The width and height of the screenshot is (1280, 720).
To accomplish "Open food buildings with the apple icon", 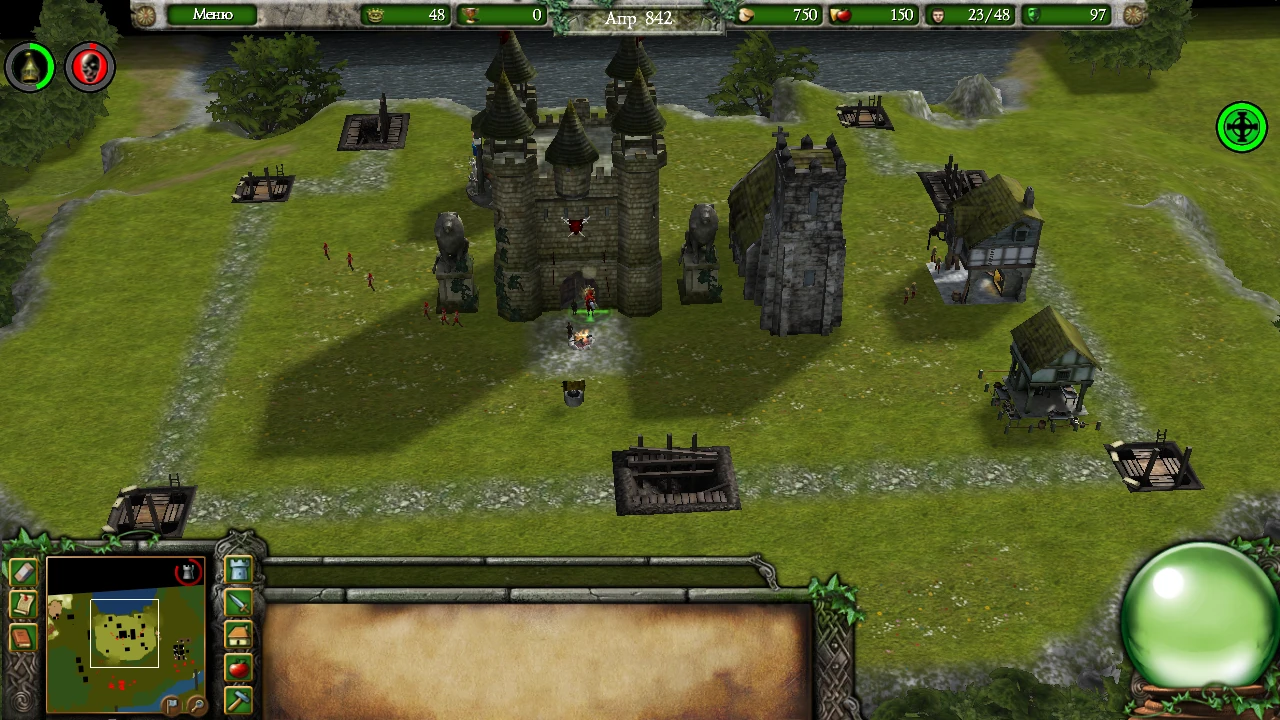I will pos(237,666).
